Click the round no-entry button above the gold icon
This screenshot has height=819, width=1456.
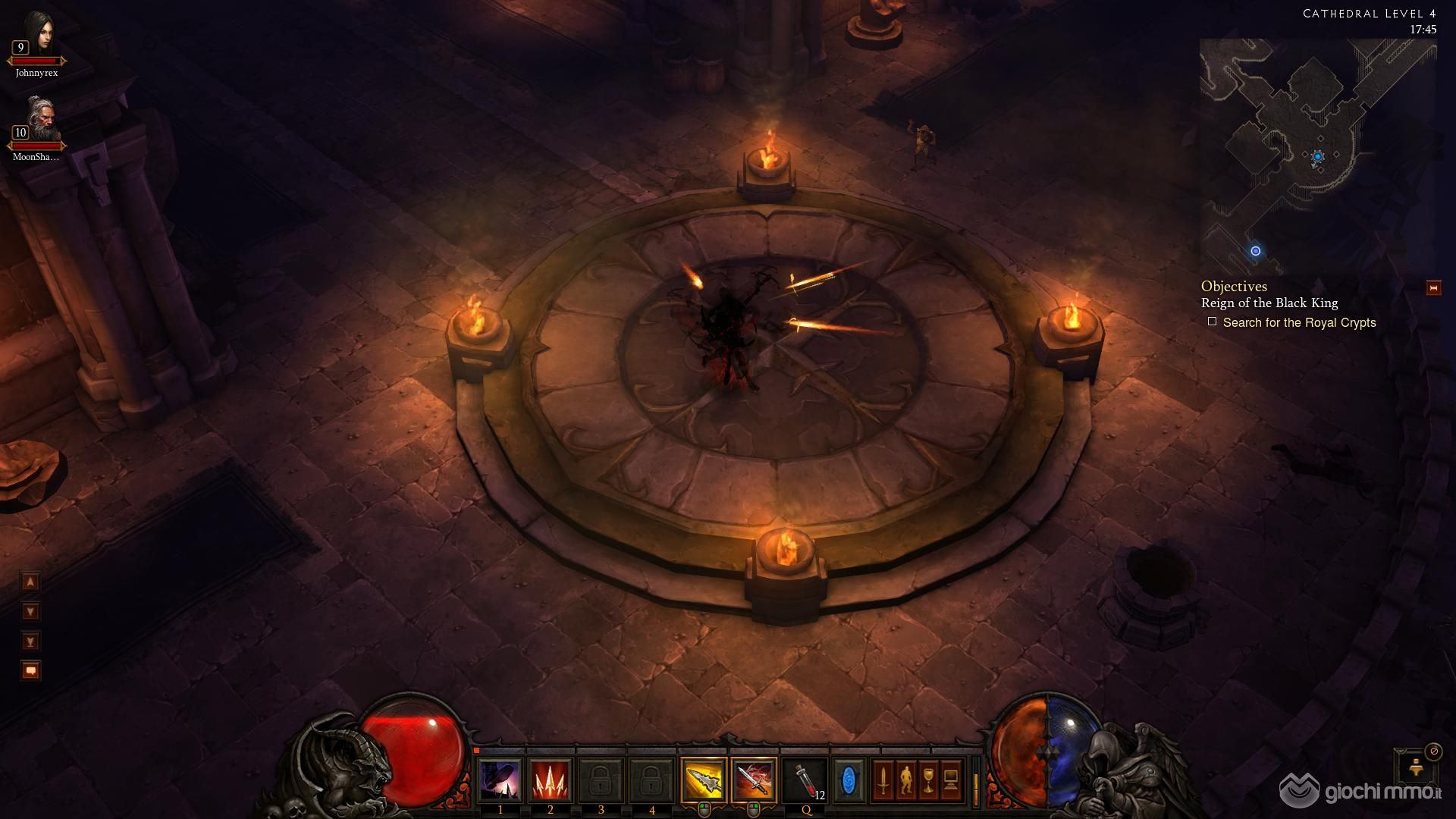(x=1432, y=752)
